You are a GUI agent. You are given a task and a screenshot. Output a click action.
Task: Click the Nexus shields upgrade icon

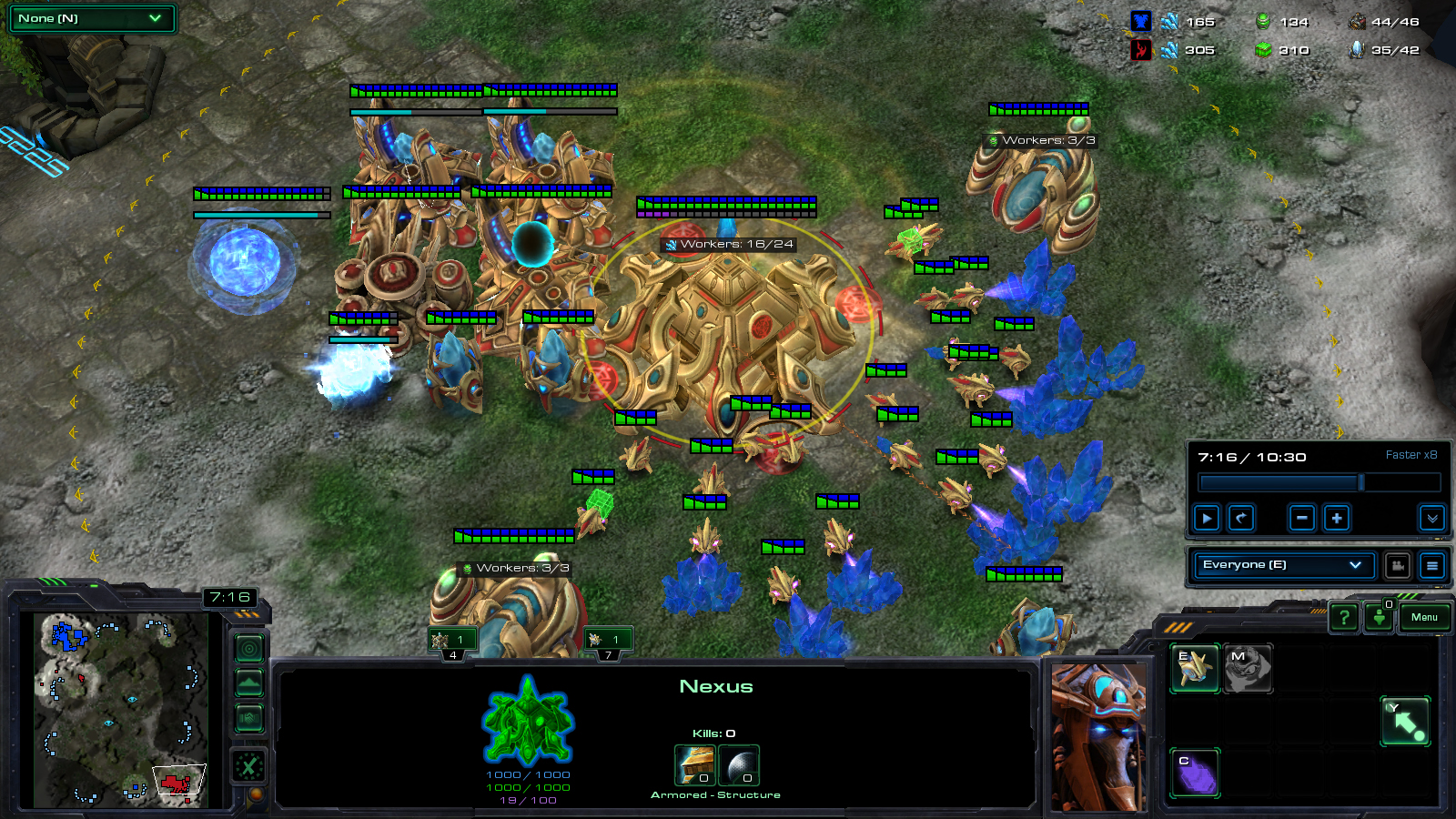pos(739,764)
